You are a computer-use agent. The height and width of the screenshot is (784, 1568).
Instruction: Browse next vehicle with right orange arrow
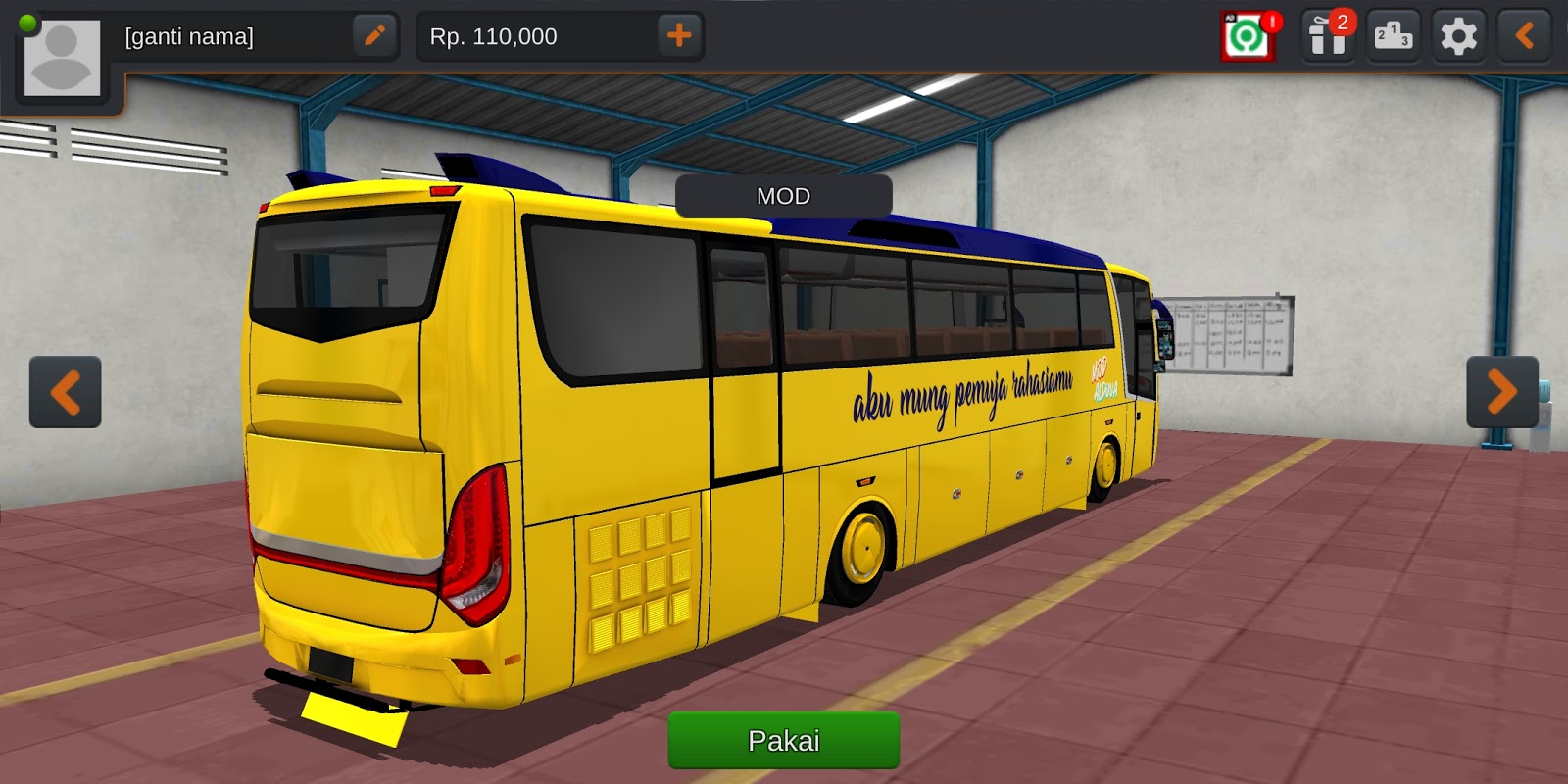pos(1502,392)
